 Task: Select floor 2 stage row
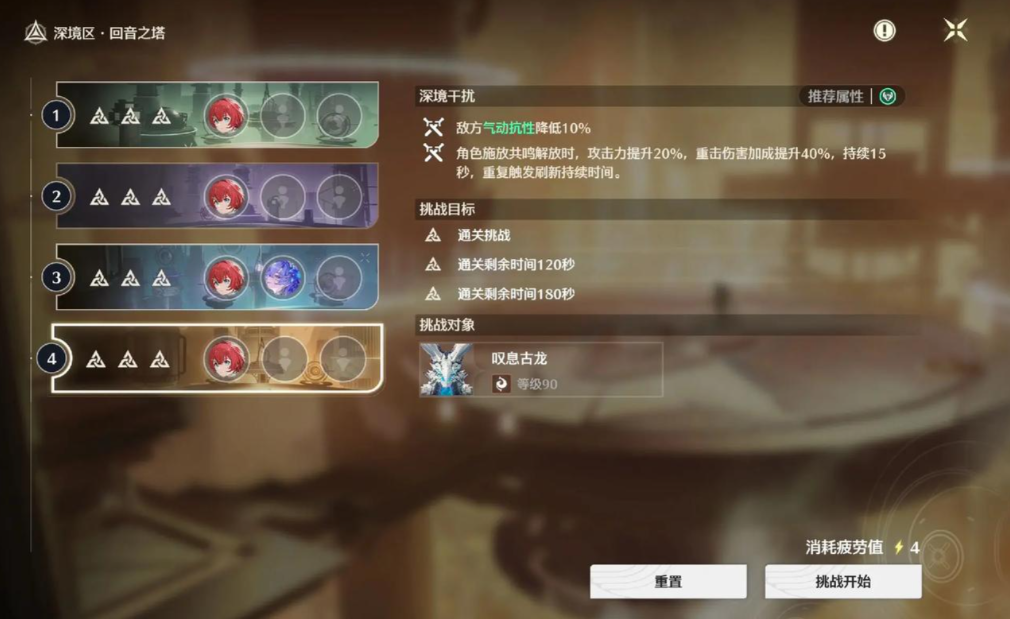tap(217, 196)
